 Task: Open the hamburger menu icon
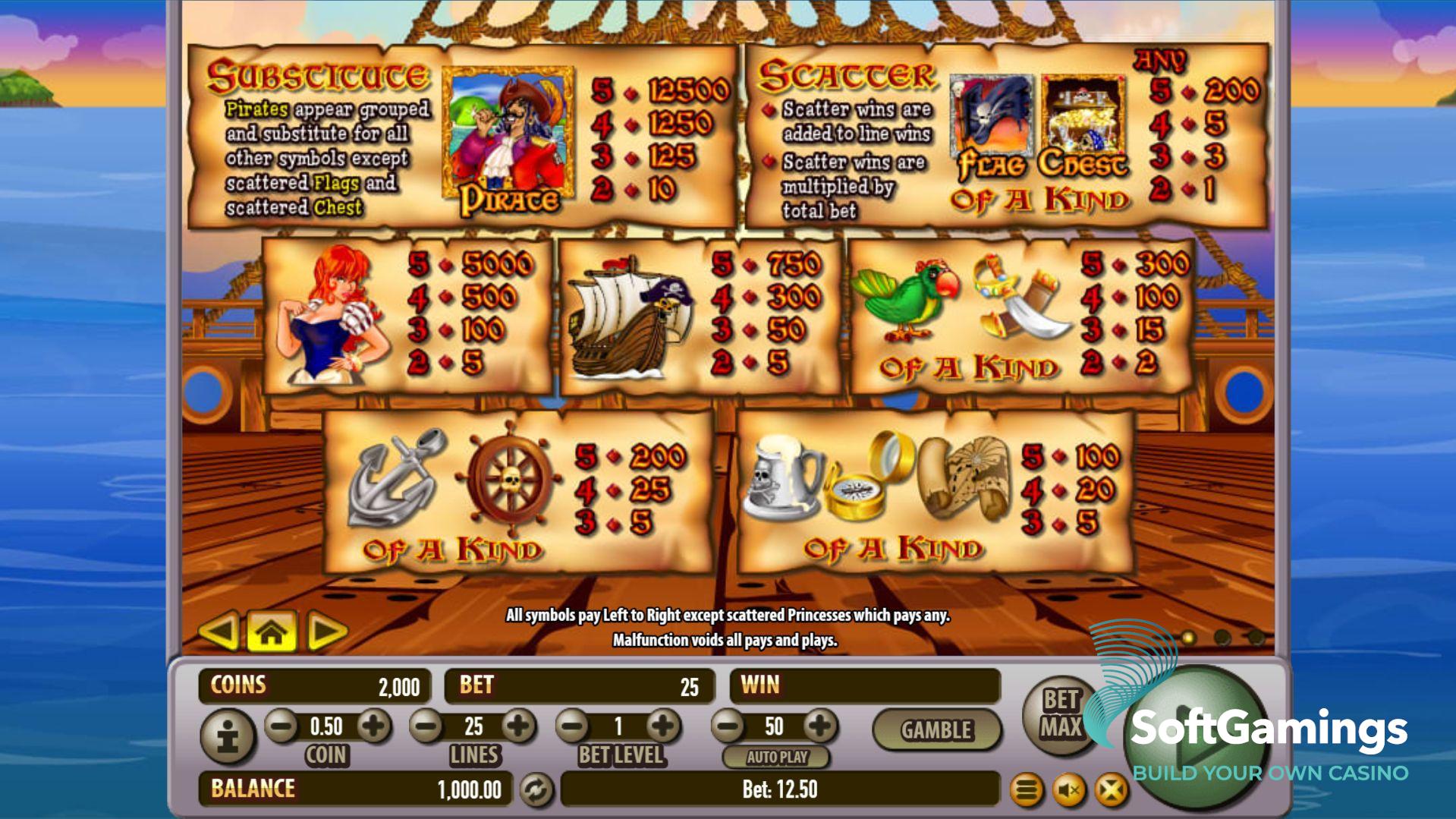tap(1027, 791)
